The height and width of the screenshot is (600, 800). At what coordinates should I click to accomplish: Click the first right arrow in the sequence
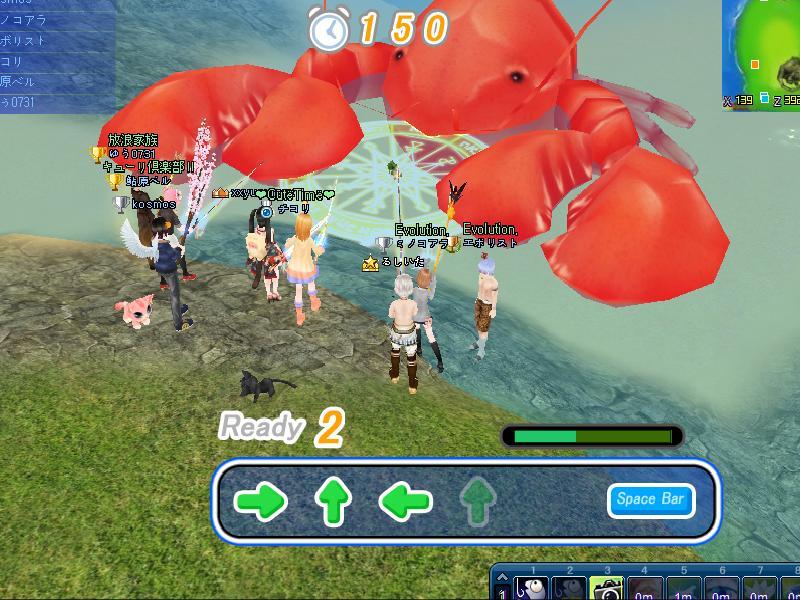click(x=262, y=501)
